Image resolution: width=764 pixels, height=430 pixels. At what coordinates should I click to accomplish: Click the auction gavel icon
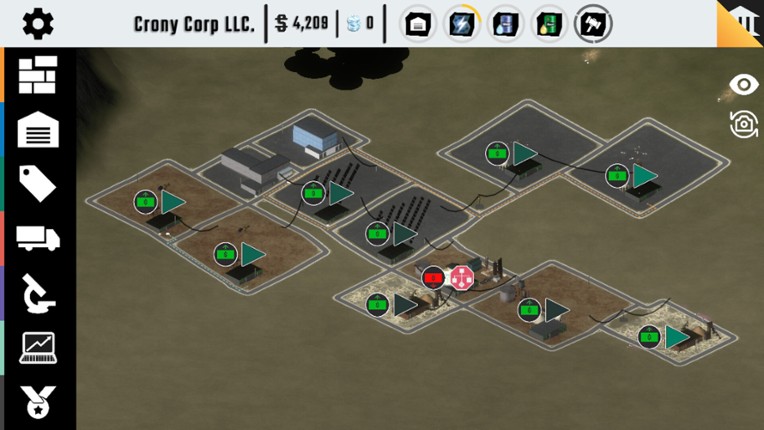tap(594, 24)
